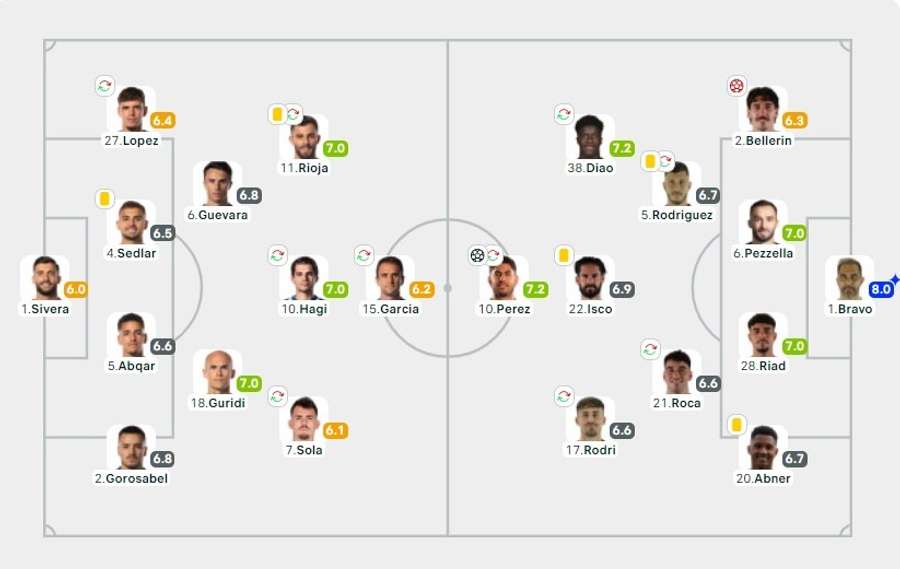Choose Diao's portrait
The width and height of the screenshot is (900, 569).
[590, 138]
